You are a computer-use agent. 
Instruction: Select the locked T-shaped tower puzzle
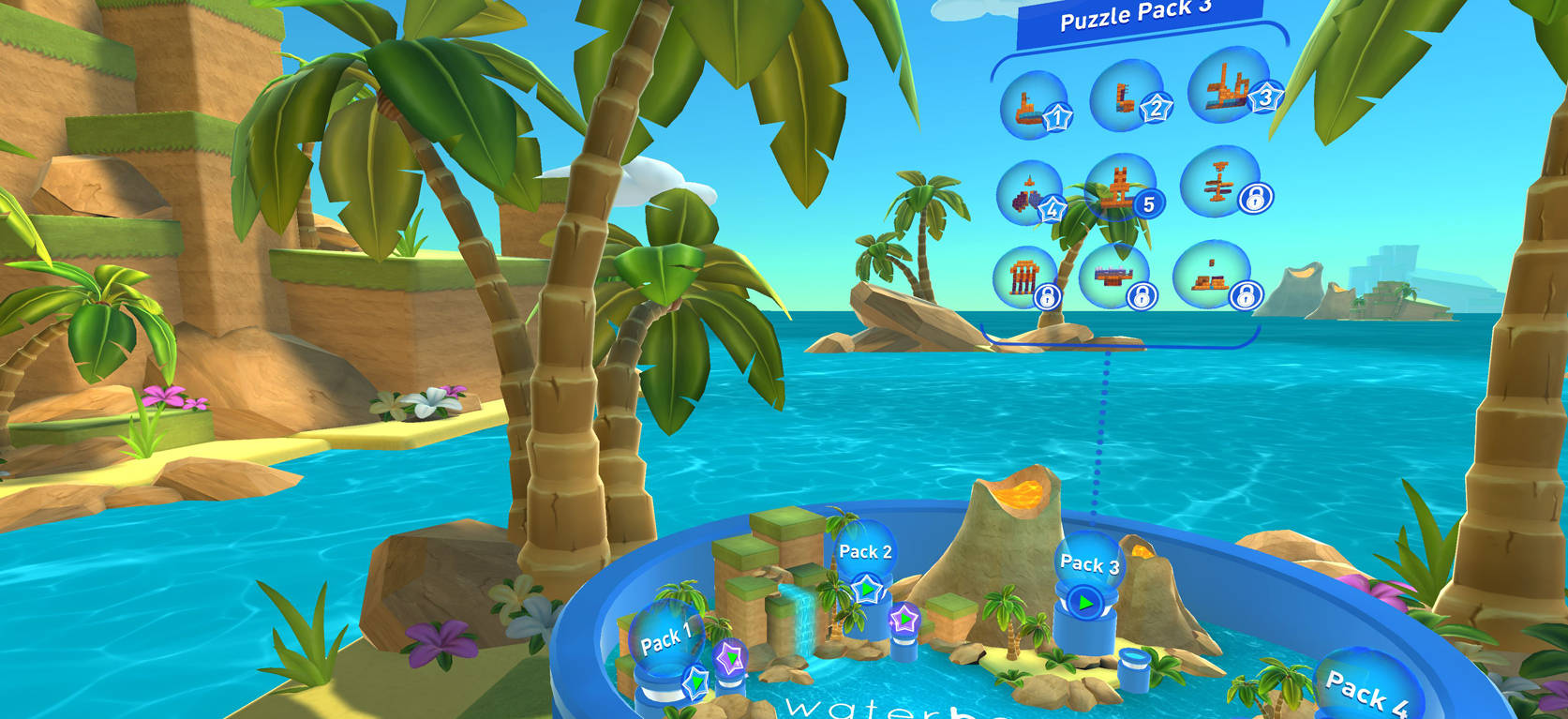(1219, 181)
